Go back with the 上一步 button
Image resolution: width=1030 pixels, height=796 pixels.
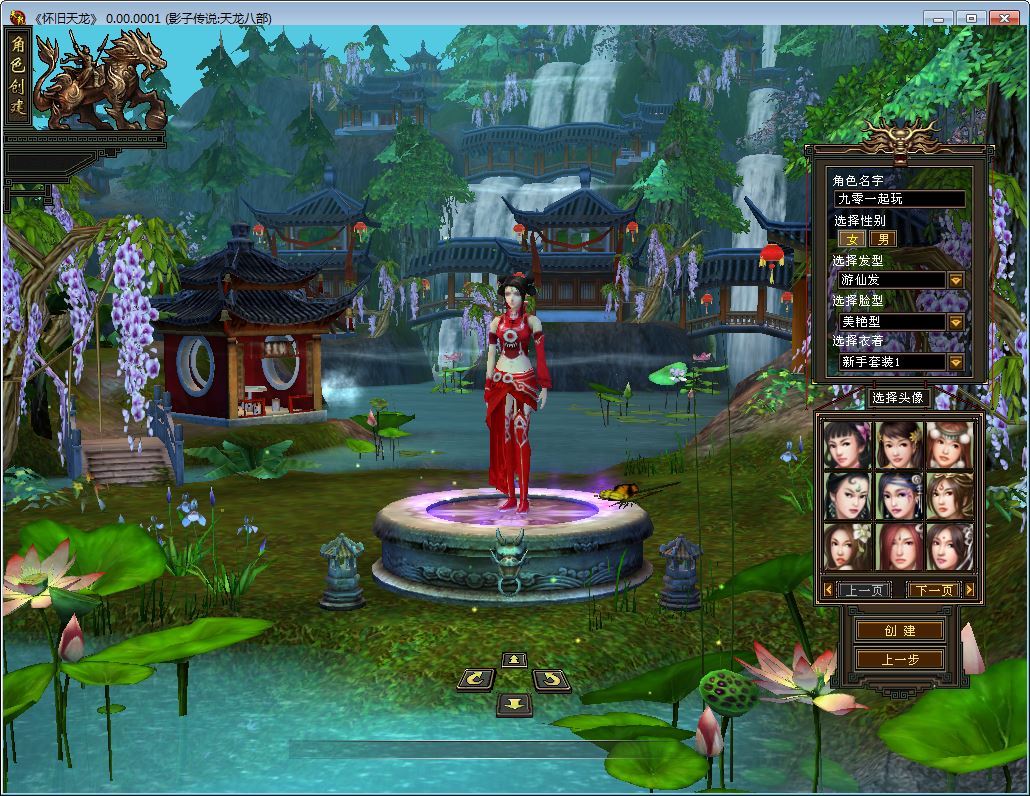(899, 659)
